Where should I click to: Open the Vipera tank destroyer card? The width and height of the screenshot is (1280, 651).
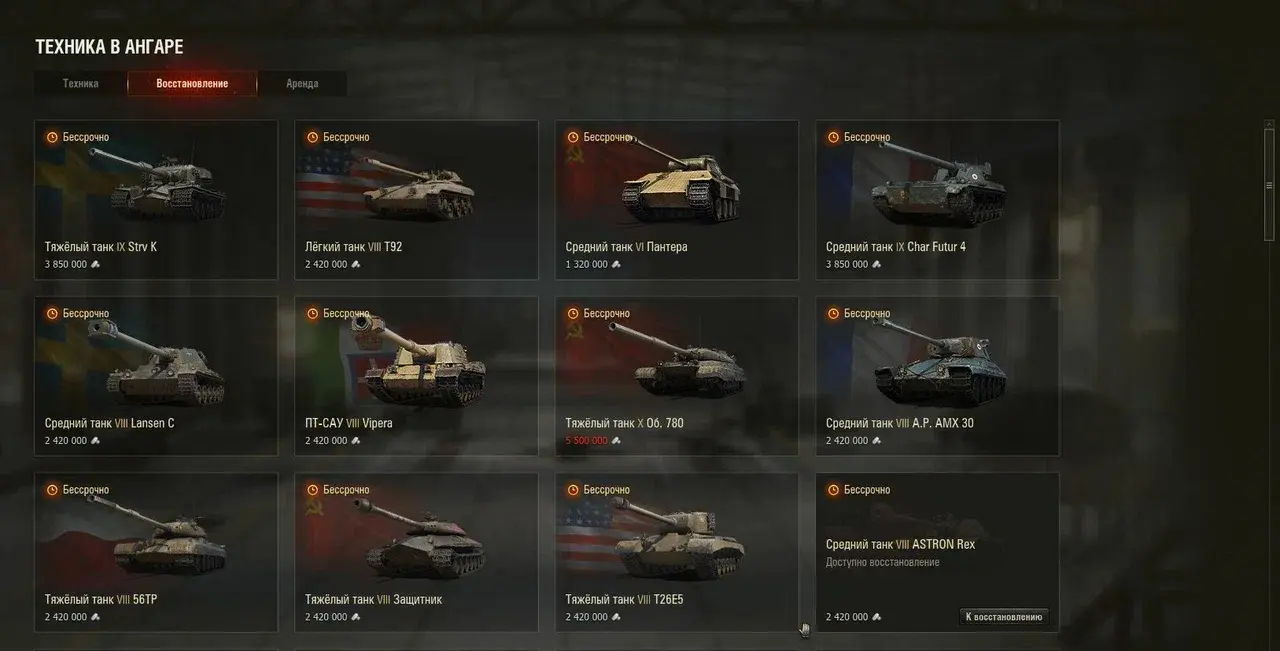[x=416, y=376]
